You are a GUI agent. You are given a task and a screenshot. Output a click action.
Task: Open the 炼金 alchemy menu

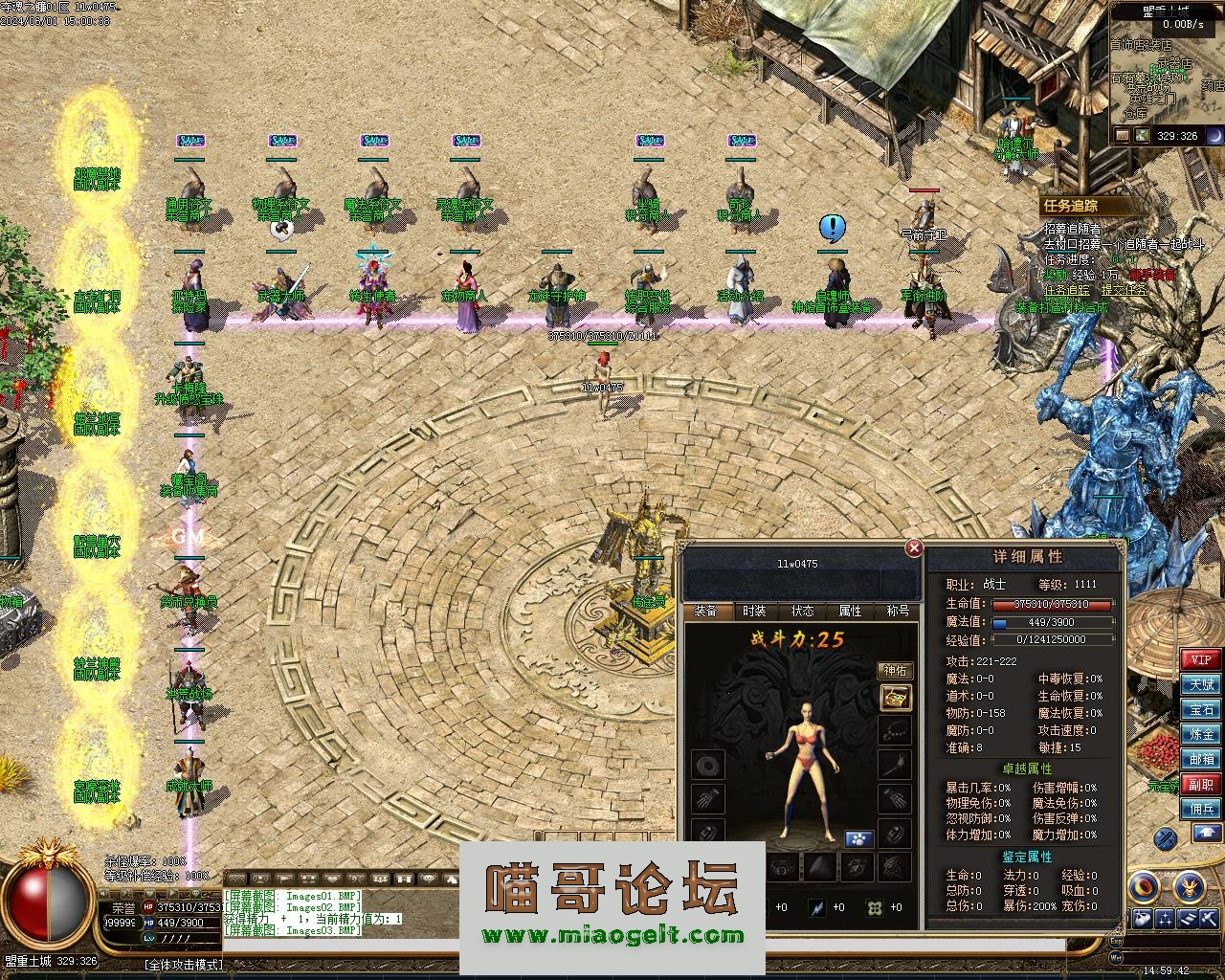[1201, 734]
